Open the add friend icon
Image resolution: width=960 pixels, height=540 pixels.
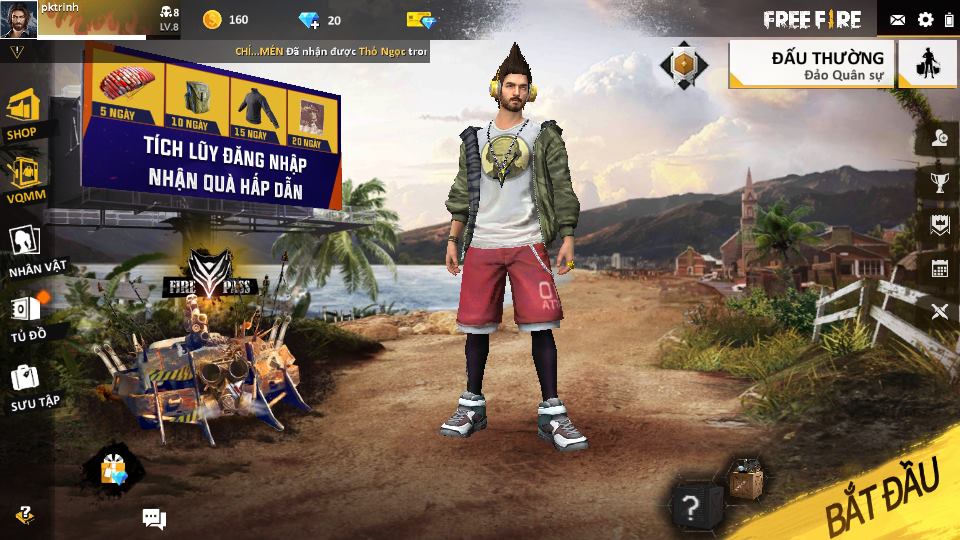tap(939, 139)
